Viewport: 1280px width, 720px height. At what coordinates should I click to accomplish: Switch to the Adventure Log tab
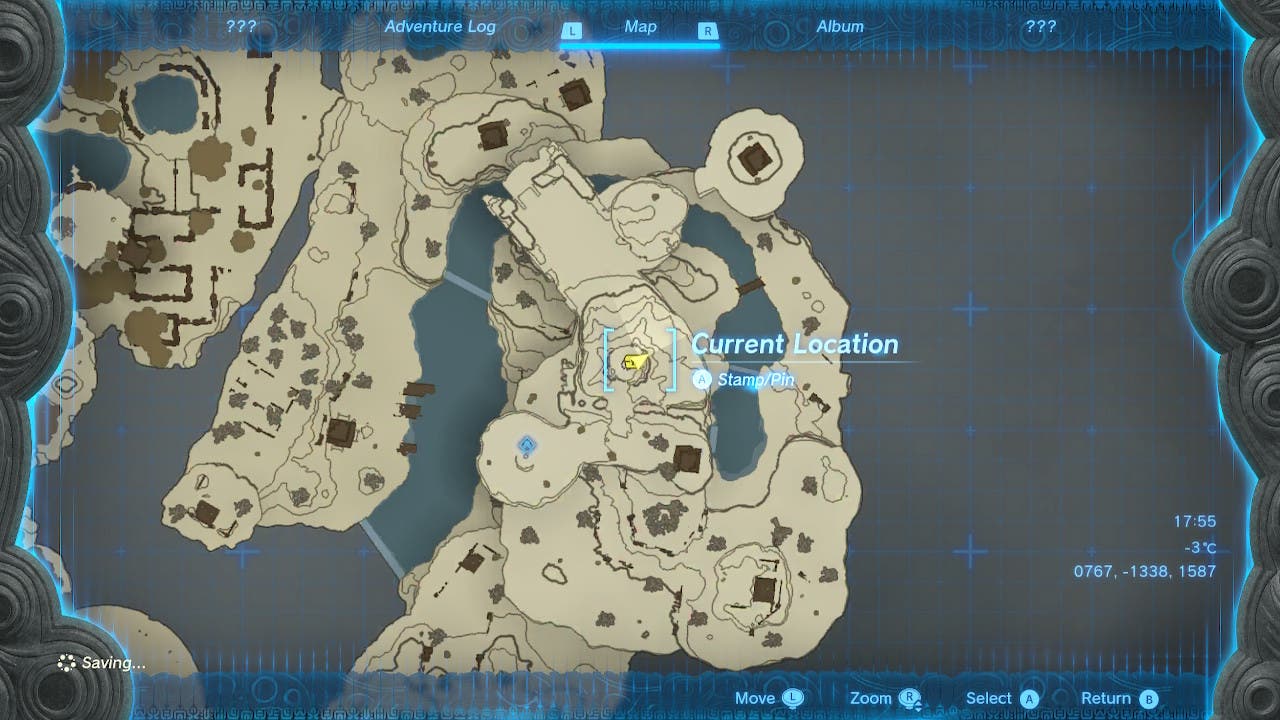pos(440,27)
